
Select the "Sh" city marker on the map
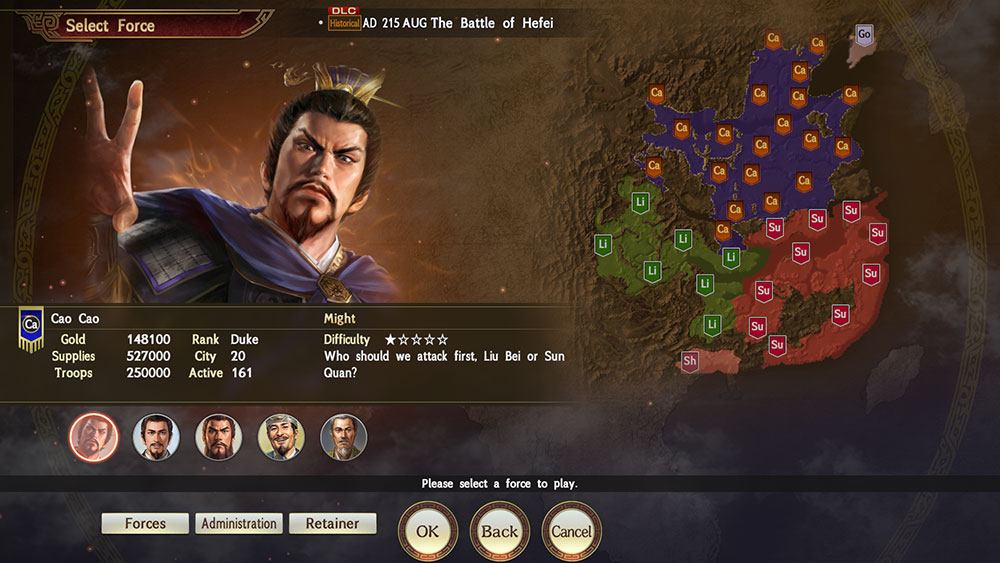pos(690,360)
